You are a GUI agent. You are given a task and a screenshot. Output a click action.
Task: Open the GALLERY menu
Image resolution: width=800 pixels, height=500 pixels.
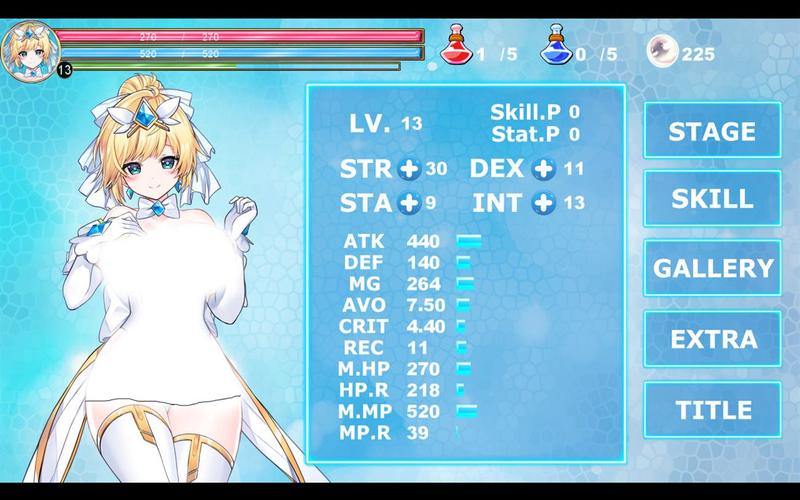click(713, 268)
